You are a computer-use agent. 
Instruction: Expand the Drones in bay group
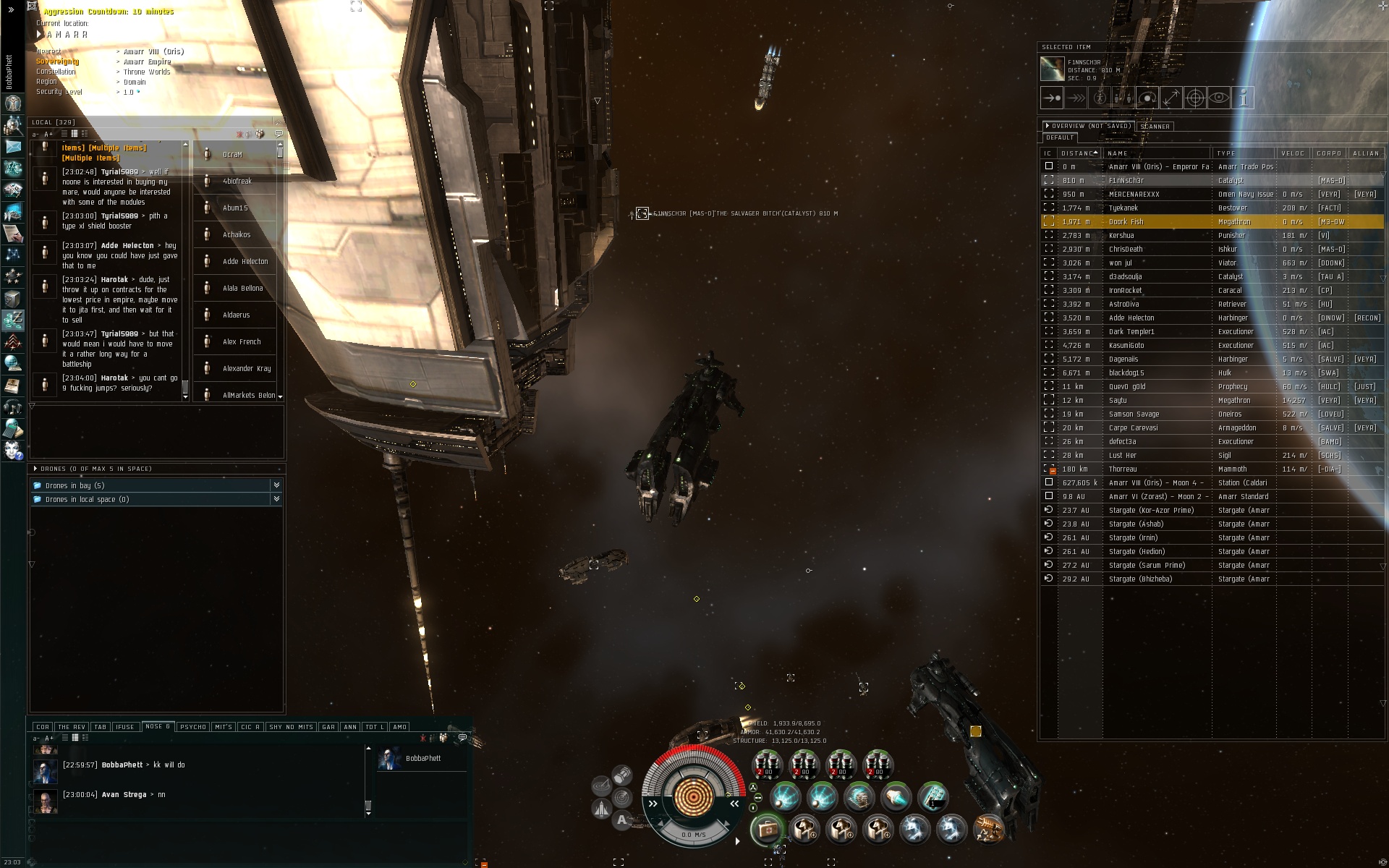click(x=276, y=485)
